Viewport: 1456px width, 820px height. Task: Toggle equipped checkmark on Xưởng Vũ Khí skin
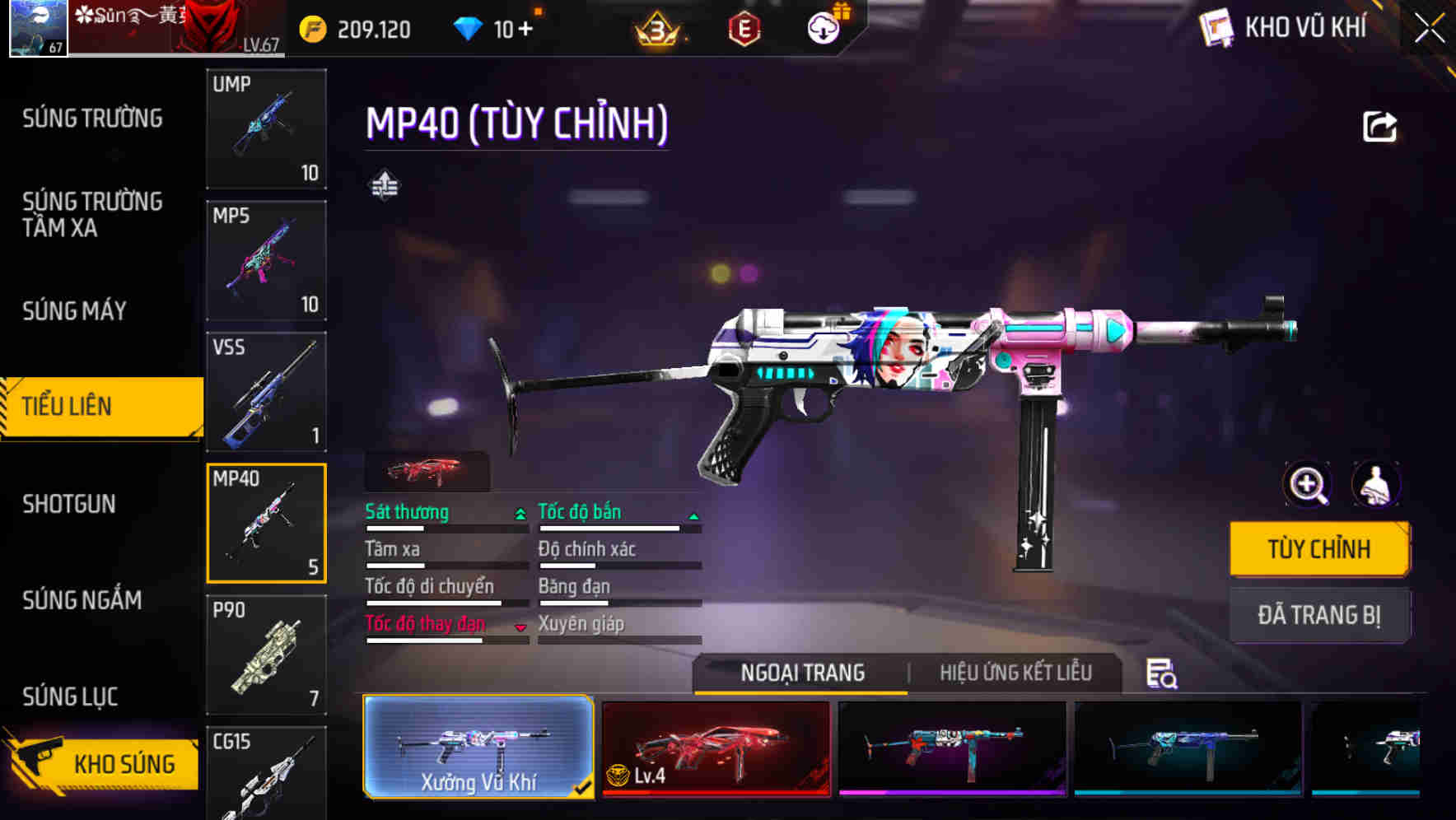582,786
